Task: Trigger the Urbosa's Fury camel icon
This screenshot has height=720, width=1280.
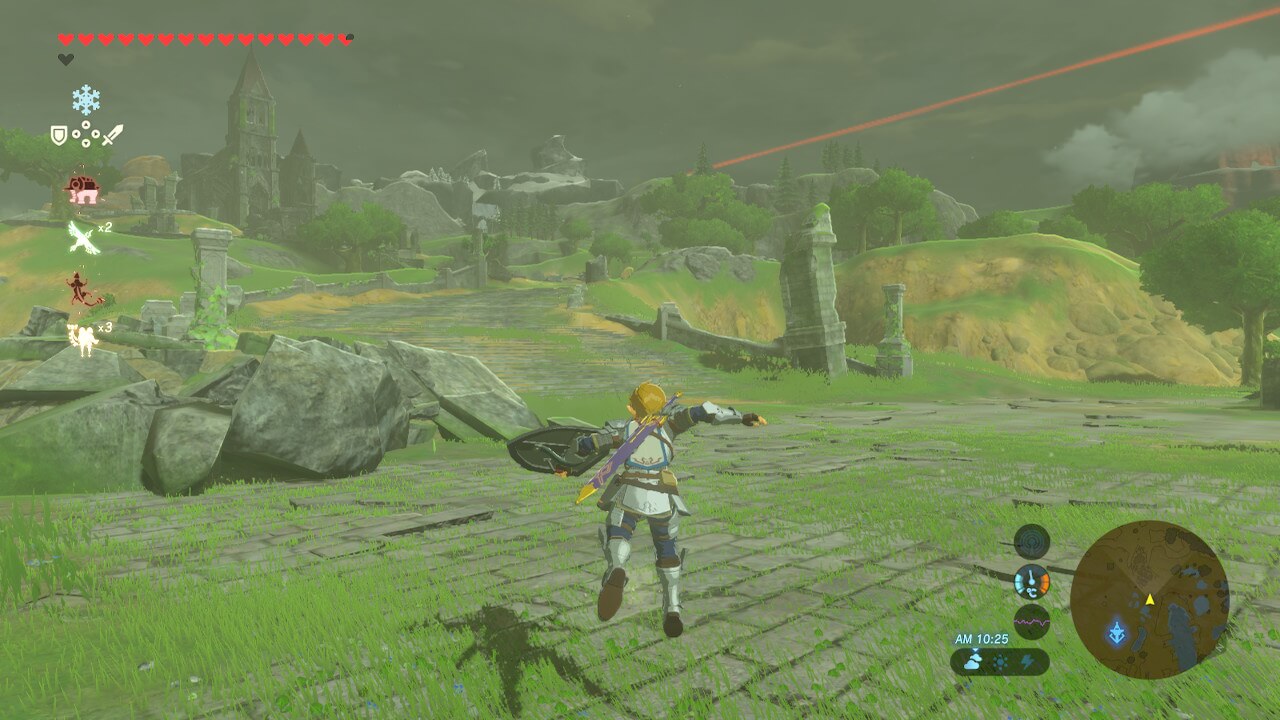Action: [81, 338]
